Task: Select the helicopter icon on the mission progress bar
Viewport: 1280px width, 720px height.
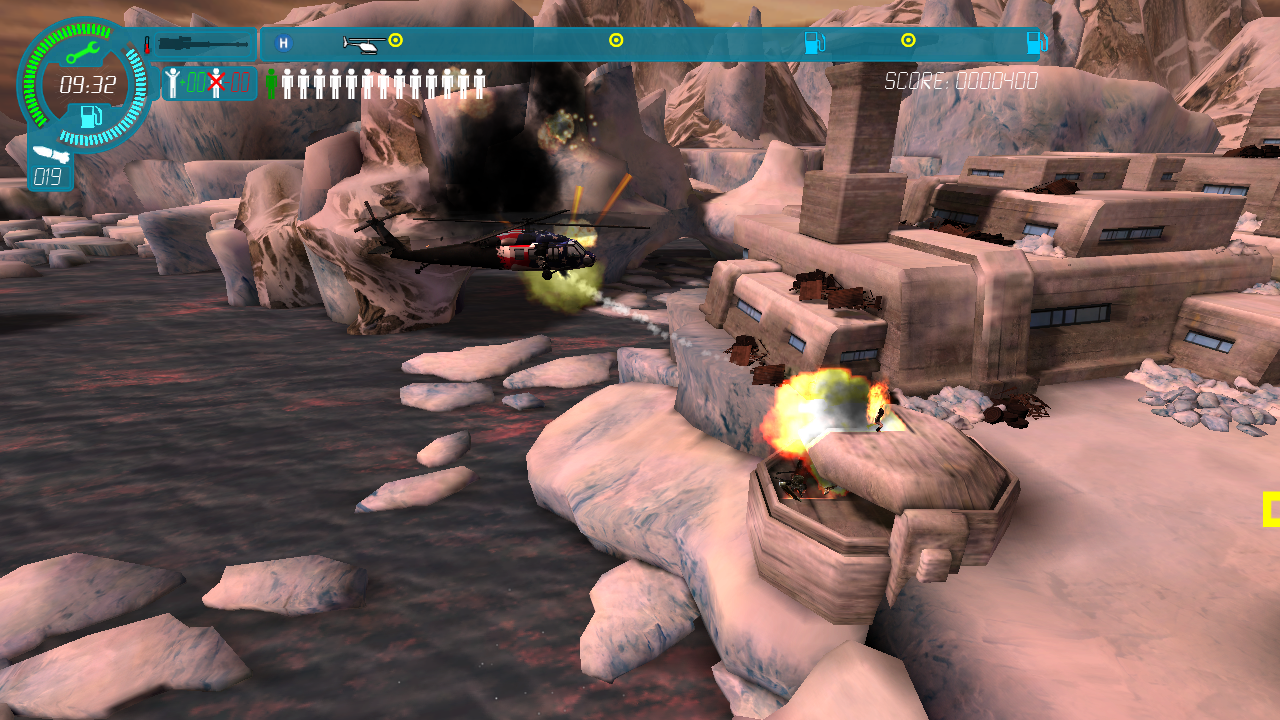Action: click(361, 43)
